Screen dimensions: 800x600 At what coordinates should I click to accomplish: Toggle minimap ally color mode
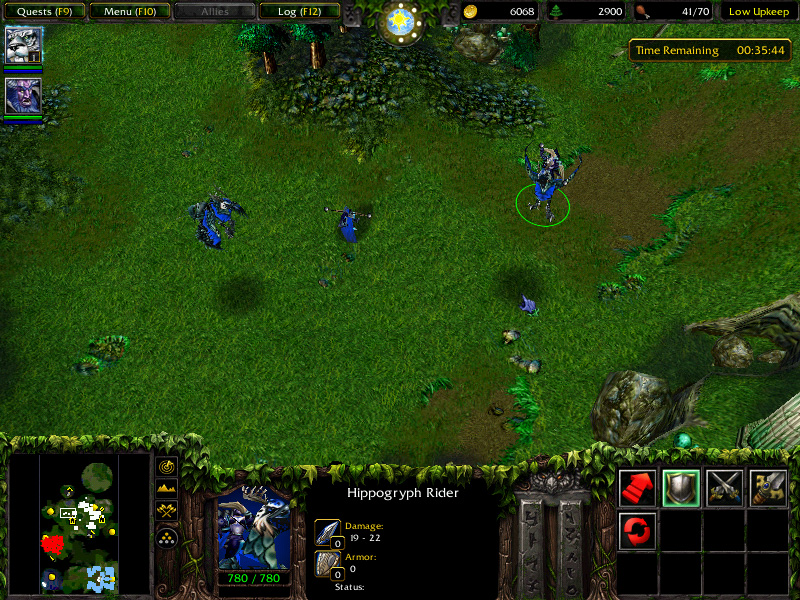(168, 513)
